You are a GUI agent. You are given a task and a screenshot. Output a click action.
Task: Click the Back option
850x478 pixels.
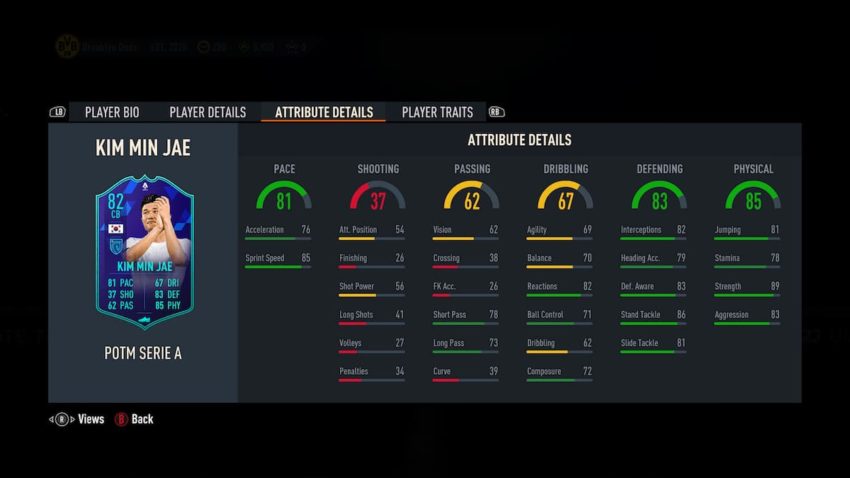(134, 419)
